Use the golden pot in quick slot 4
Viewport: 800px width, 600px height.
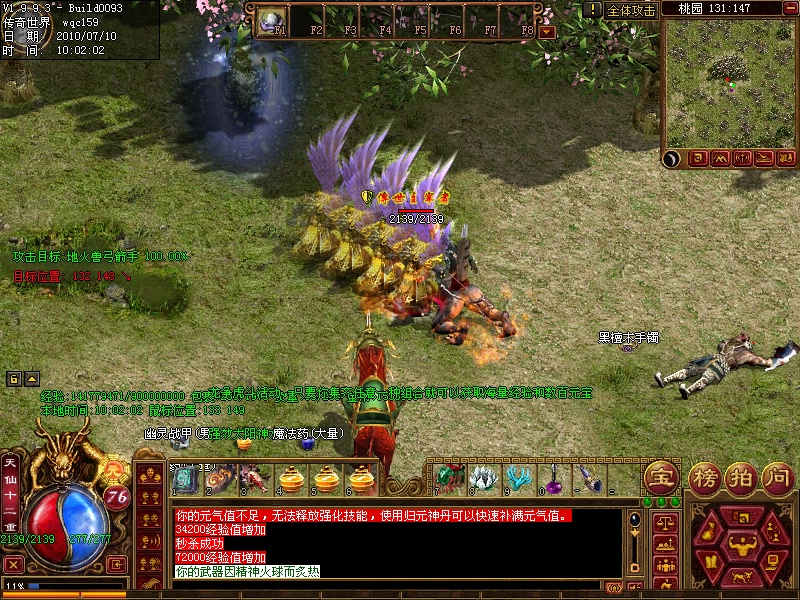tap(291, 480)
